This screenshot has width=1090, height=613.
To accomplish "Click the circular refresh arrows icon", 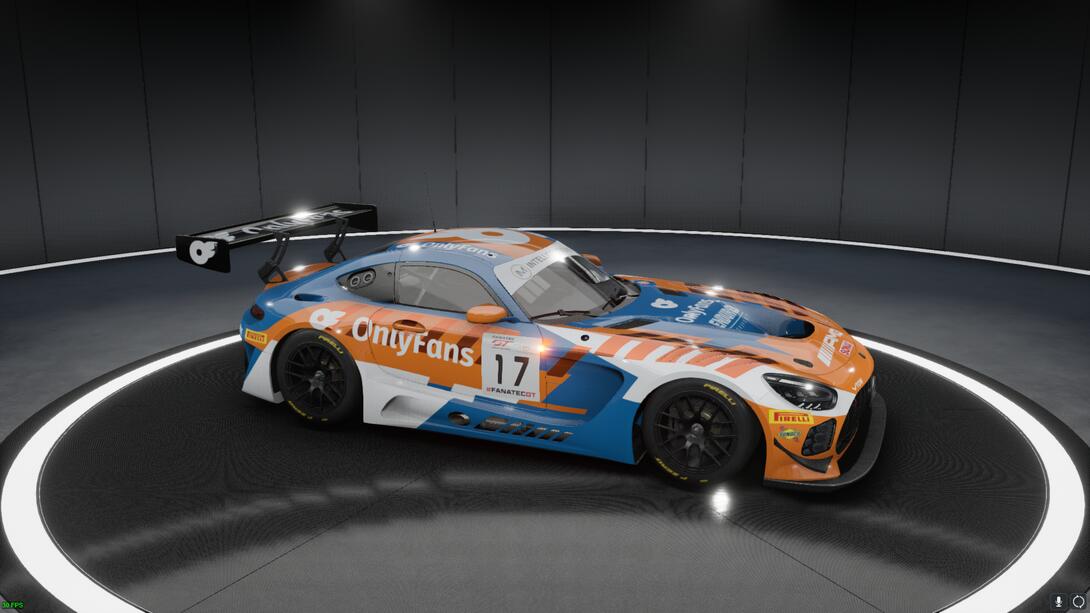I will click(x=1078, y=602).
